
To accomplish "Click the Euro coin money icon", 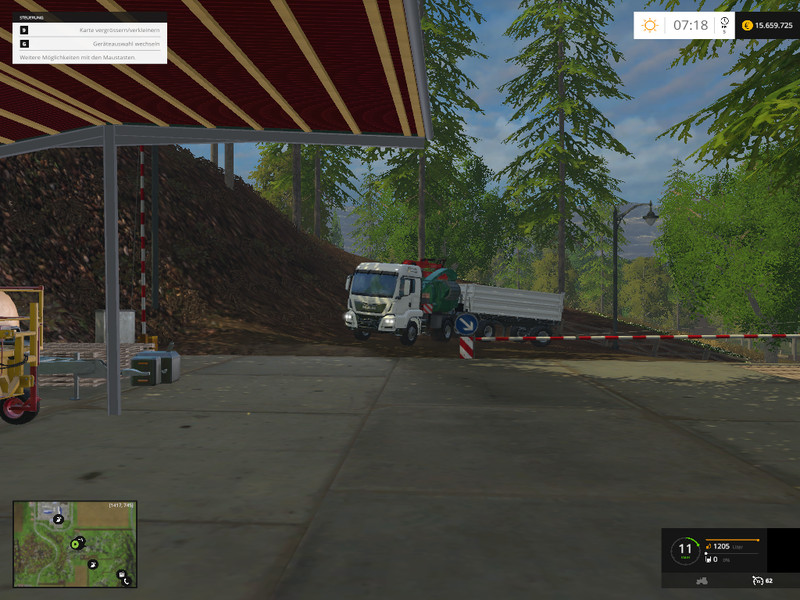I will click(x=747, y=25).
